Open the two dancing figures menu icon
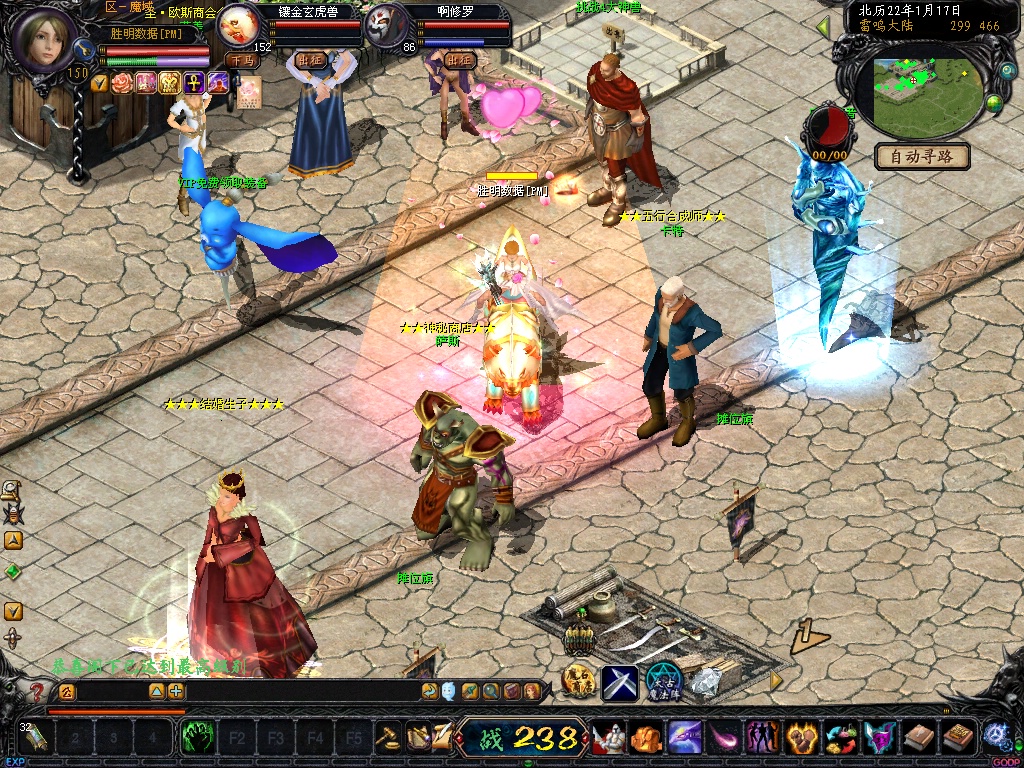Image resolution: width=1024 pixels, height=768 pixels. click(763, 738)
